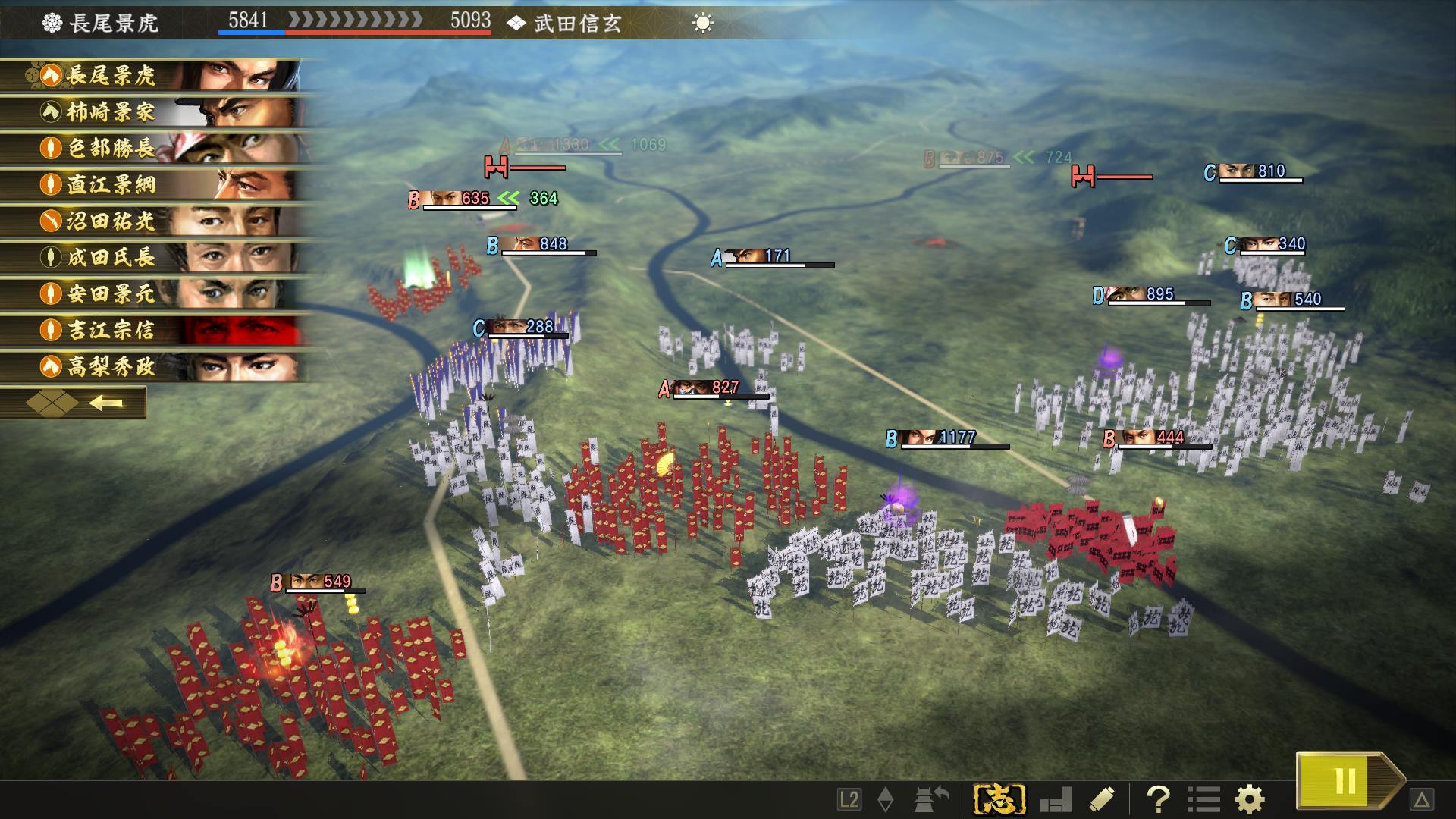Open the help question-mark icon
Viewport: 1456px width, 819px height.
click(1158, 798)
